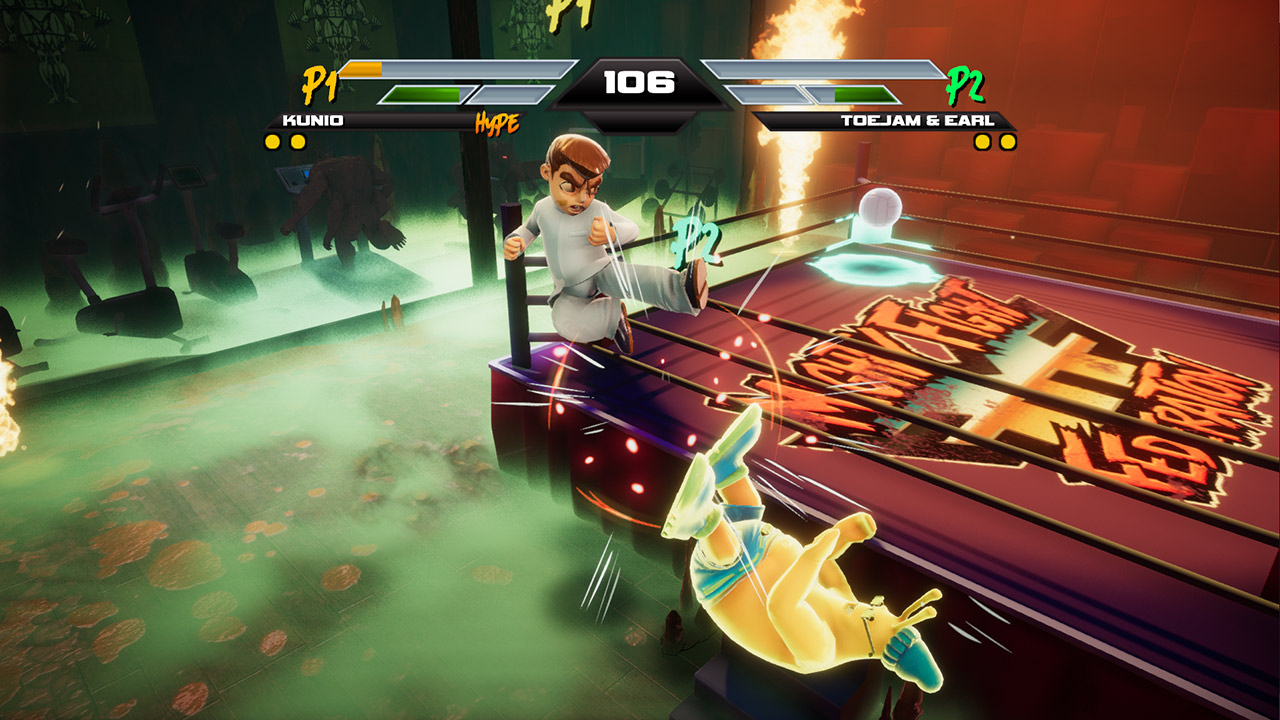
Task: Click Player 1's green hype bar segment
Action: tap(424, 92)
